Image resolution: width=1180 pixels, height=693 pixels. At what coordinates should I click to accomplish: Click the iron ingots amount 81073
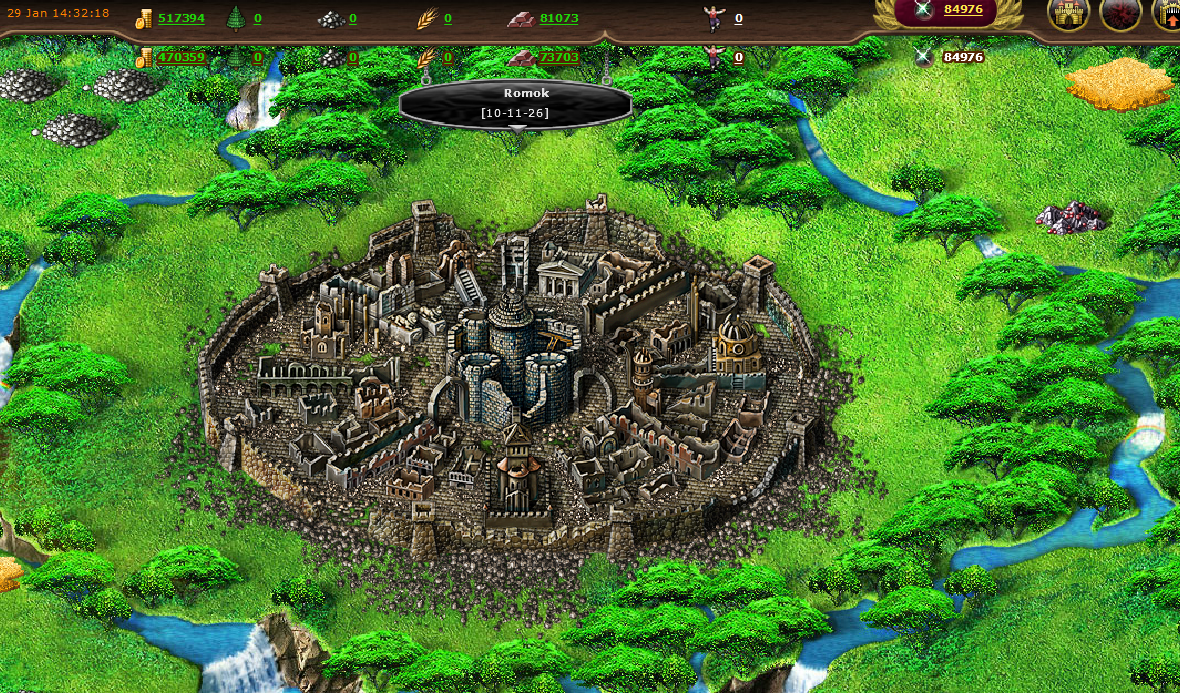click(558, 18)
